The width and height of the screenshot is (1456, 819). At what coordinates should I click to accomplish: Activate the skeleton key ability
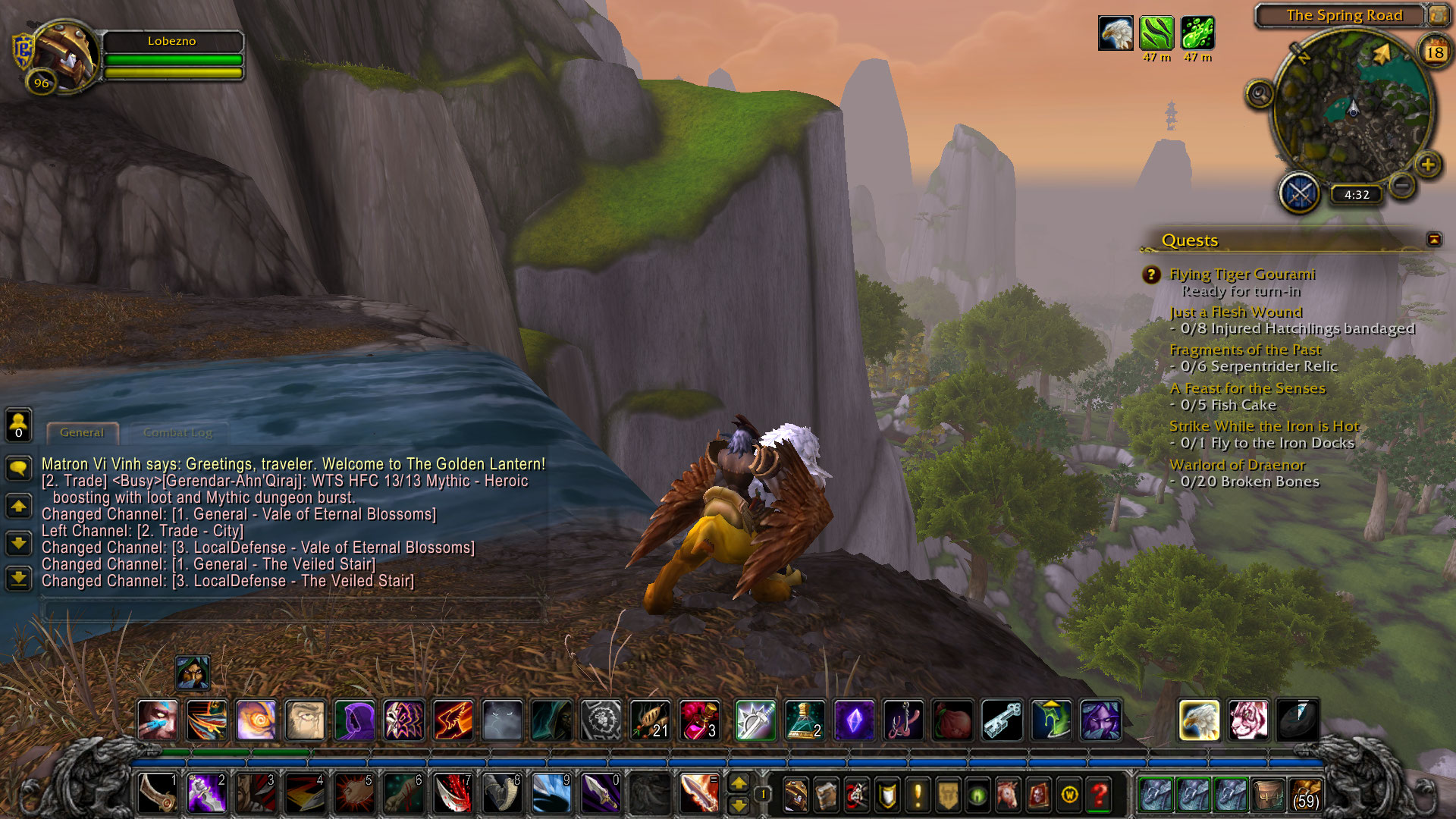[x=1003, y=720]
